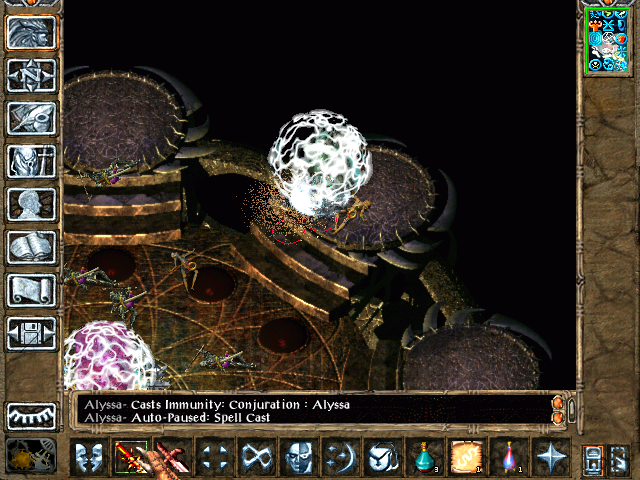This screenshot has width=640, height=480.
Task: Open the area map screen
Action: pos(32,75)
